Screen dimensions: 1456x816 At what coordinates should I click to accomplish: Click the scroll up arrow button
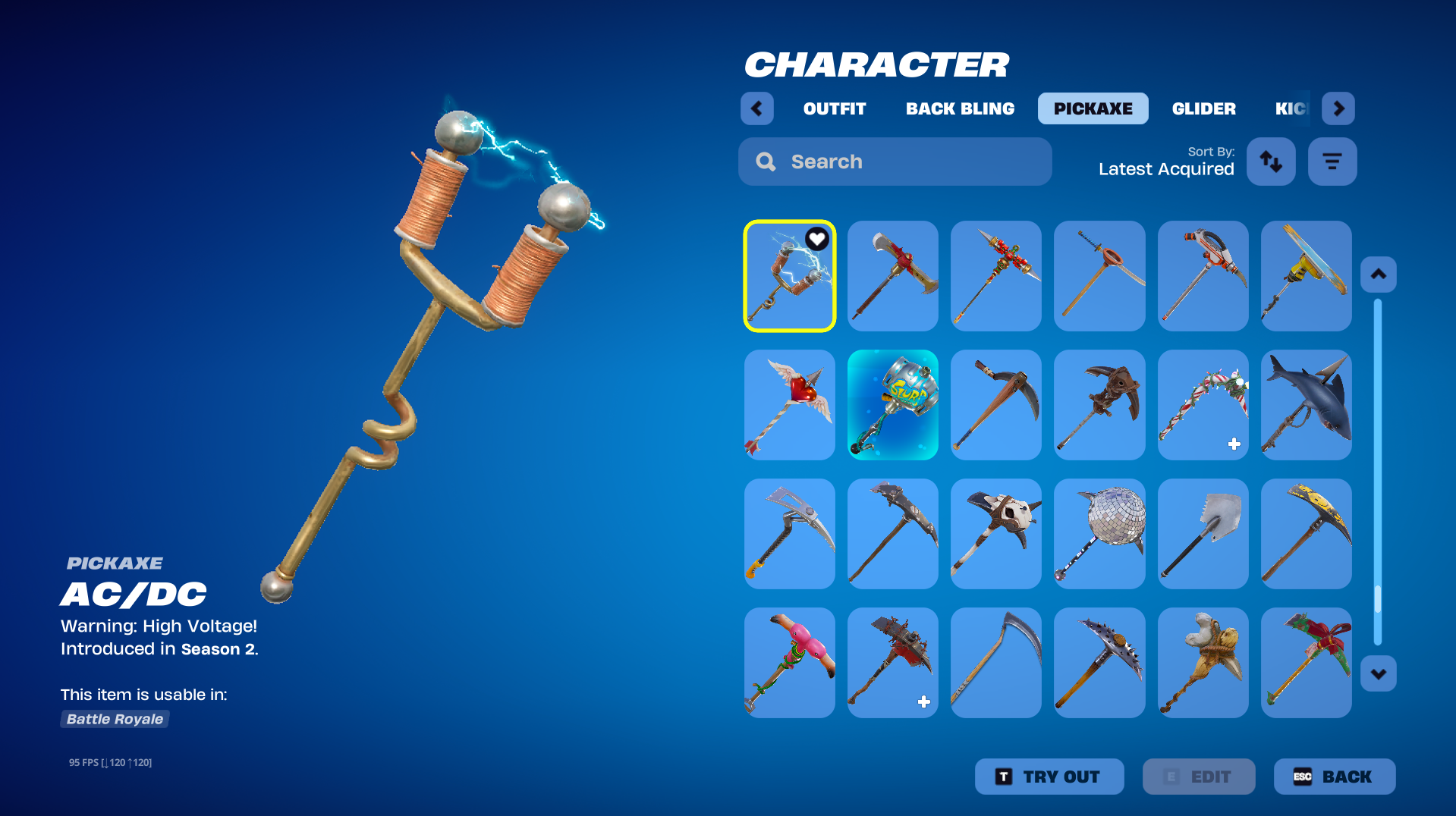coord(1378,275)
